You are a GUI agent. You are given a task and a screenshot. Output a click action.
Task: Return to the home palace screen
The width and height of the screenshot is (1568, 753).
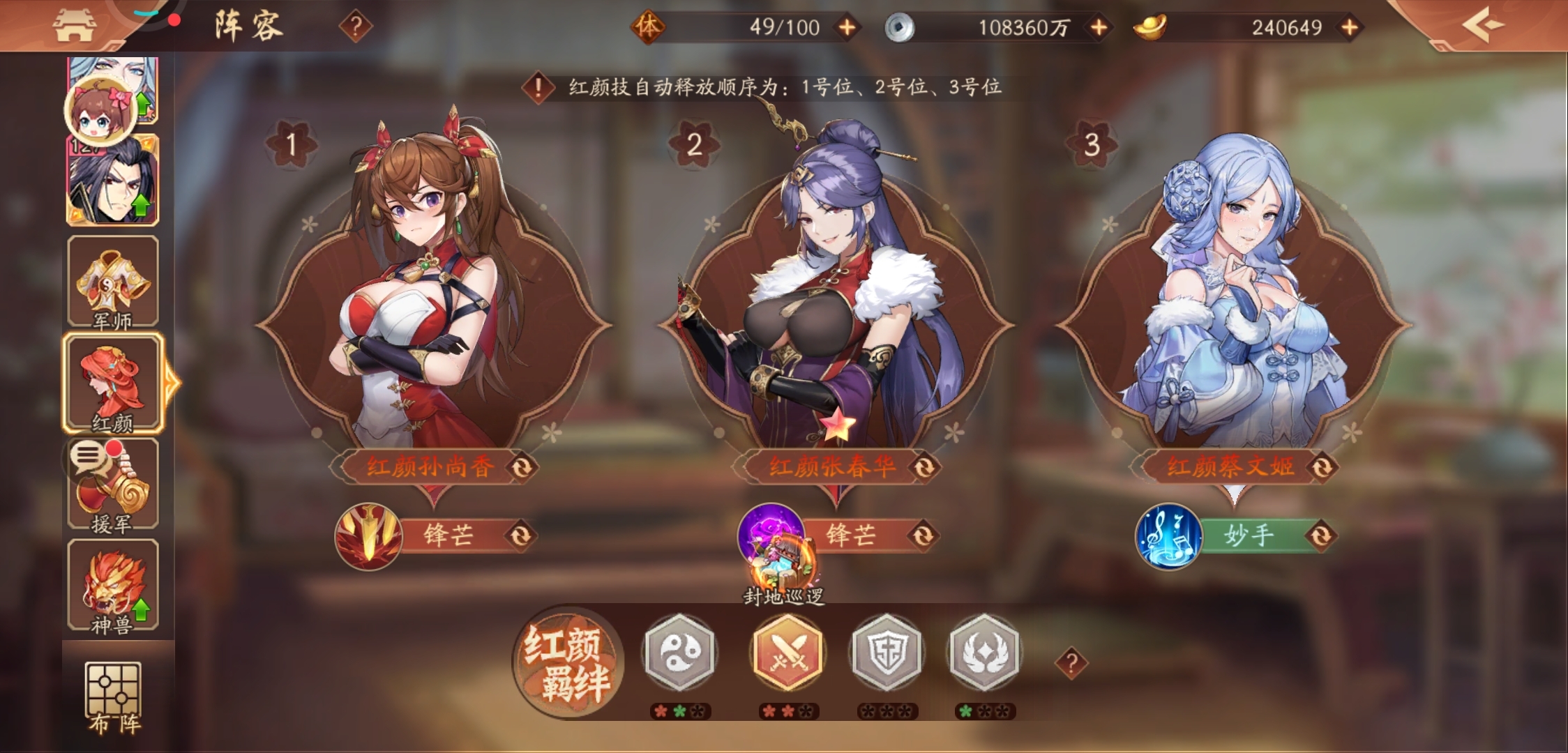[75, 26]
